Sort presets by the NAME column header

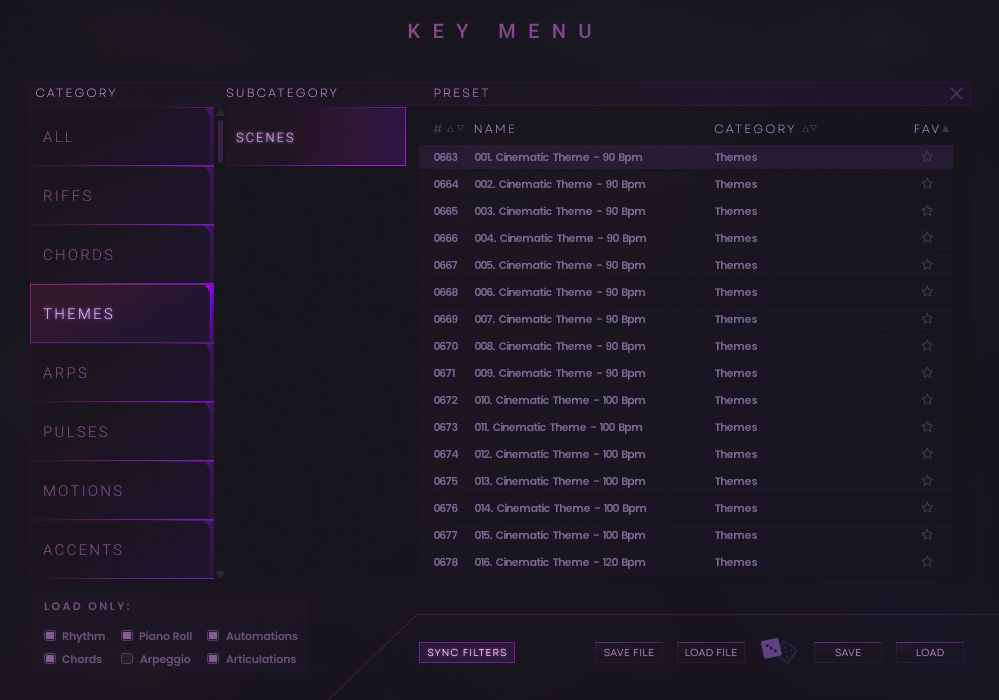click(495, 129)
